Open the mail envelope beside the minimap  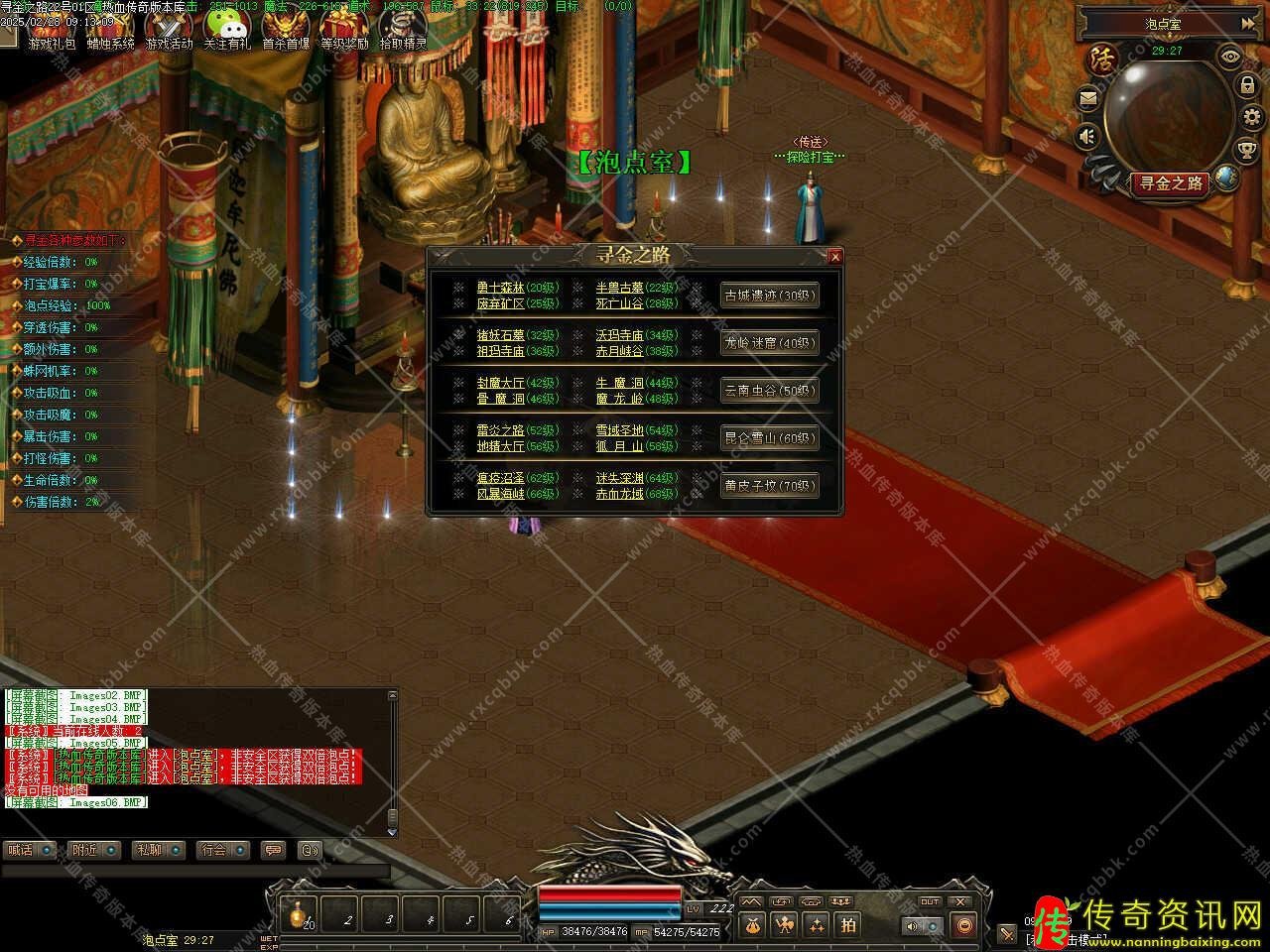coord(1088,99)
